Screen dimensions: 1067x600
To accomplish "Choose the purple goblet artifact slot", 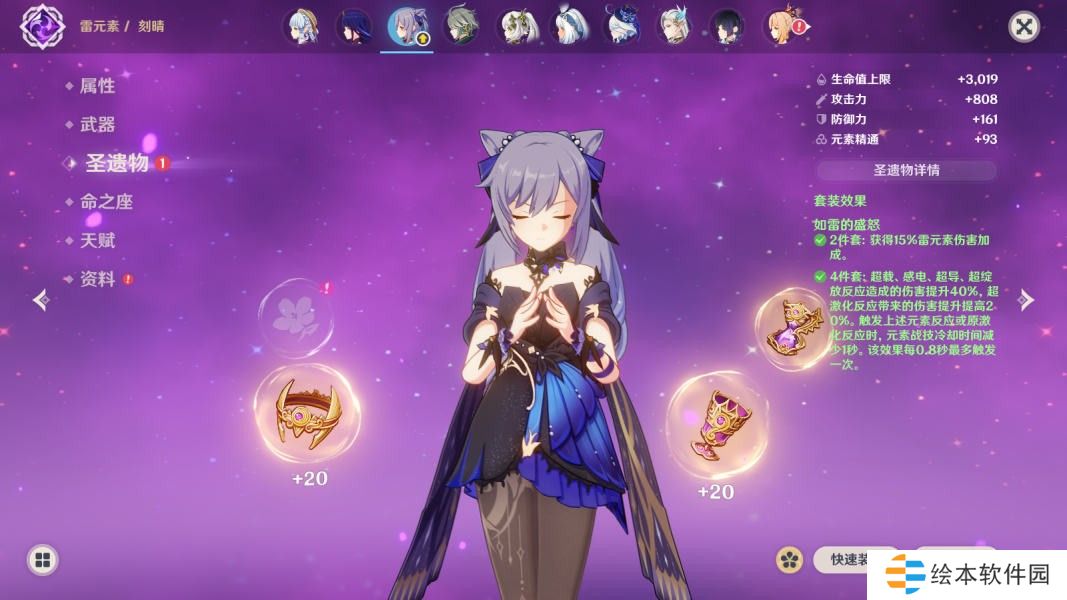I will (x=717, y=424).
